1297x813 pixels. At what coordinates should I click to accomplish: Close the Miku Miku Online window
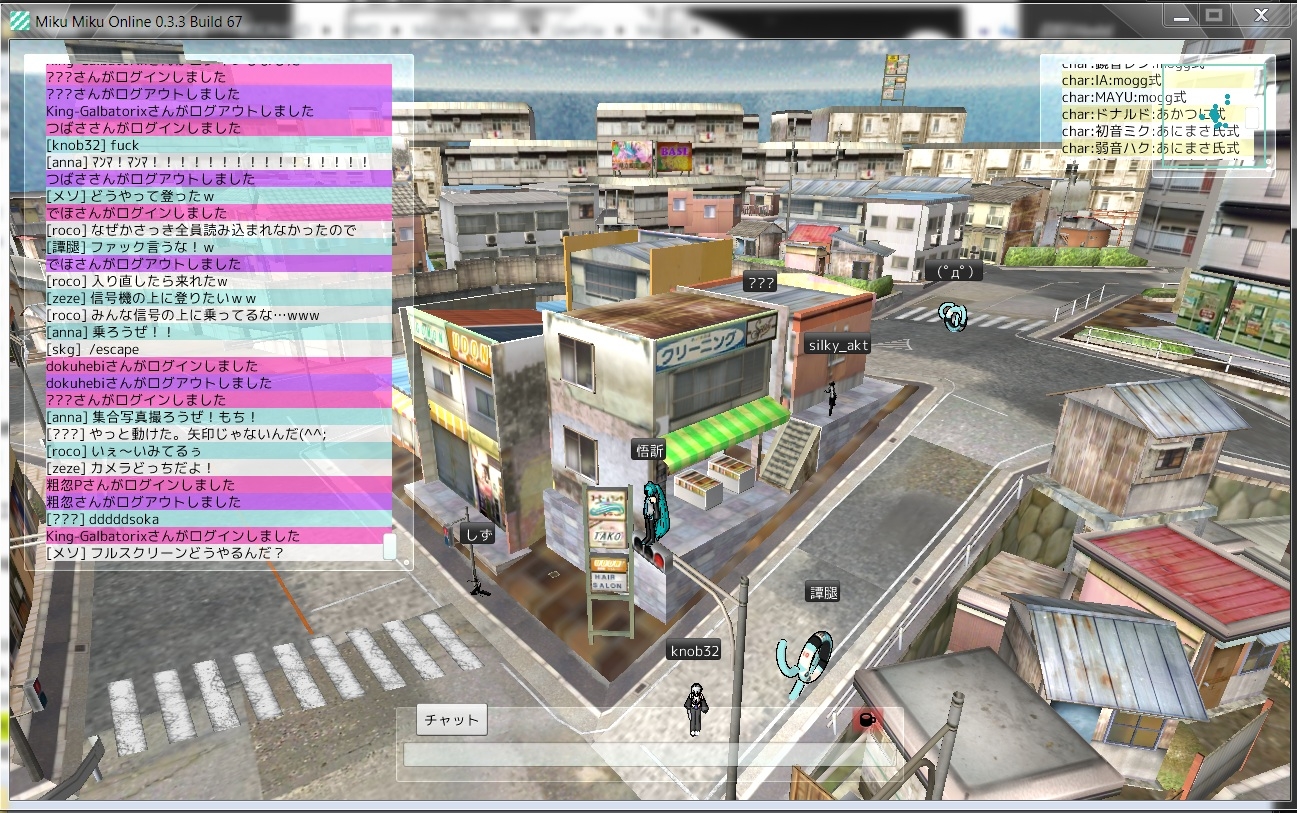(1262, 15)
